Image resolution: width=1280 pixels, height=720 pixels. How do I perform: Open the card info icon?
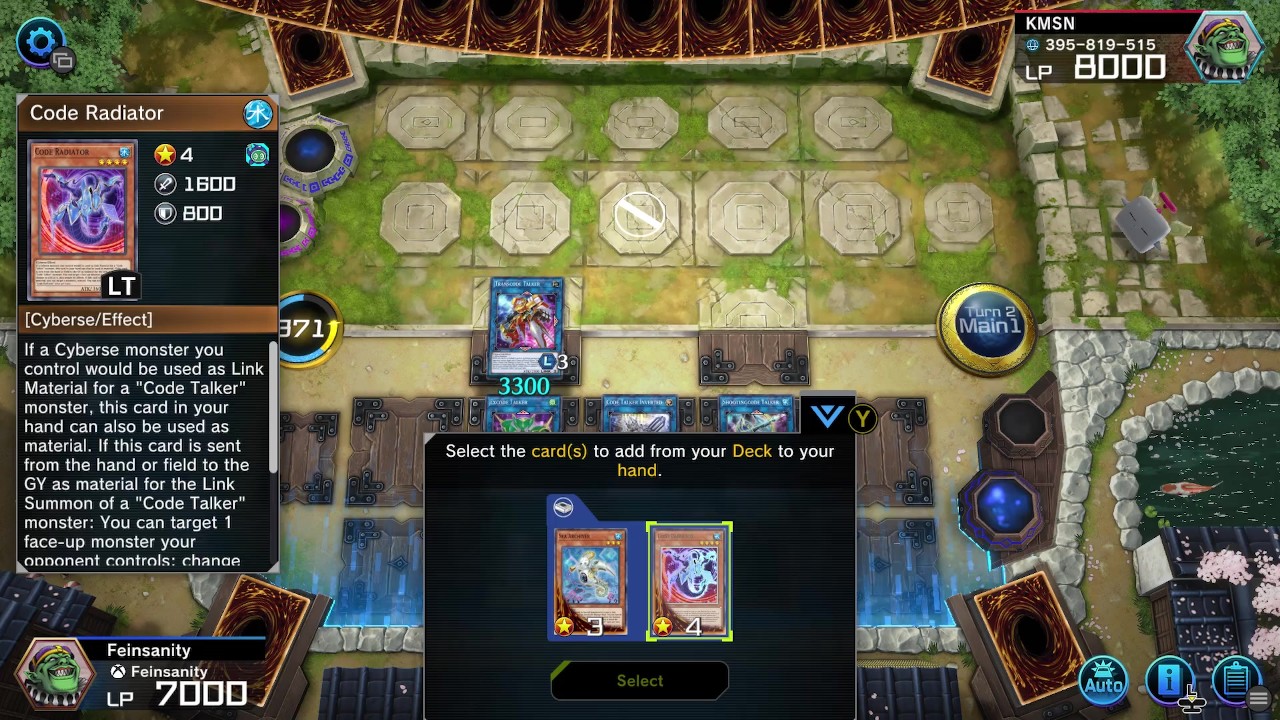(1169, 679)
